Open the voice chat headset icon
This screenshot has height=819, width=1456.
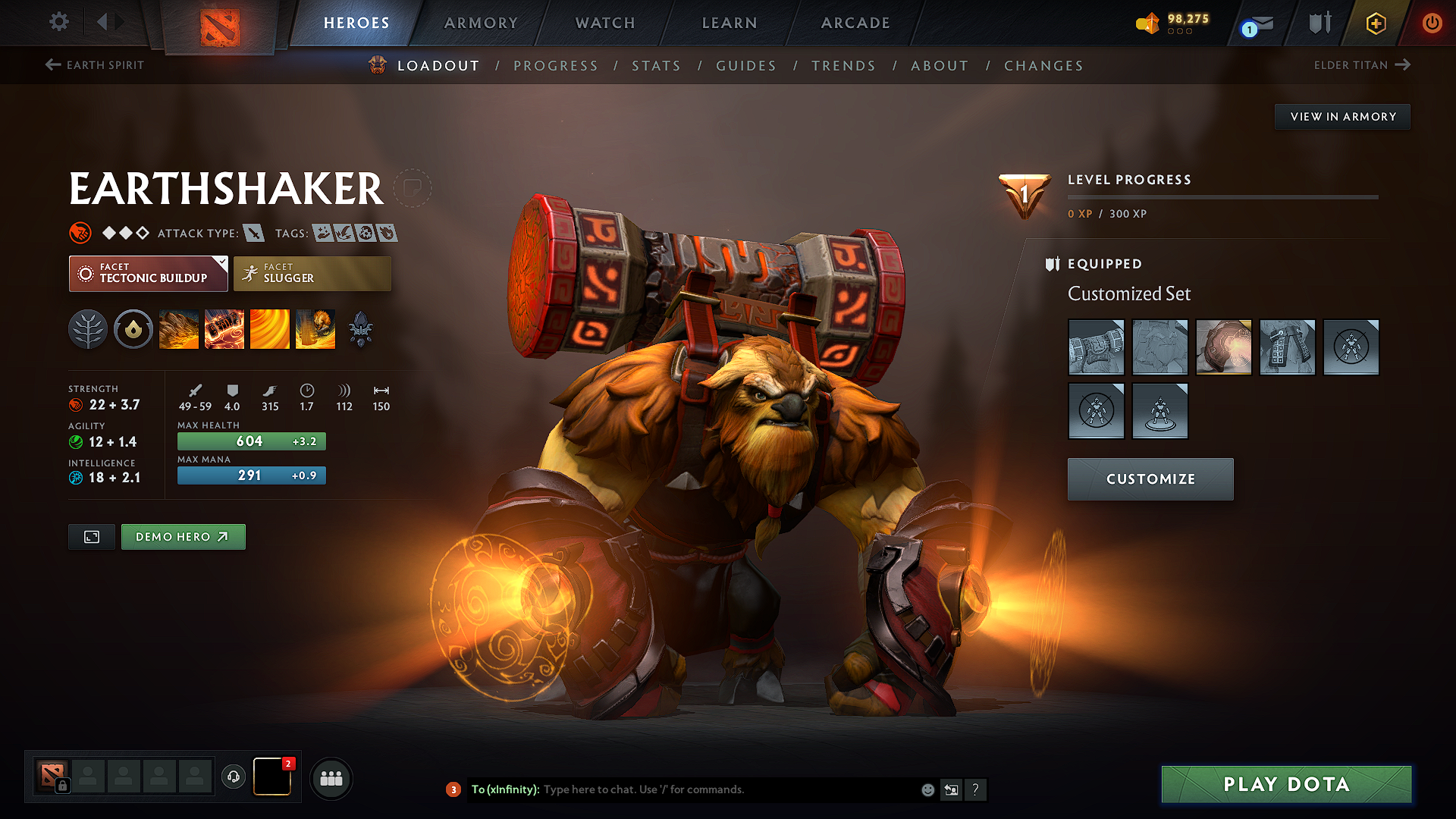pos(233,778)
